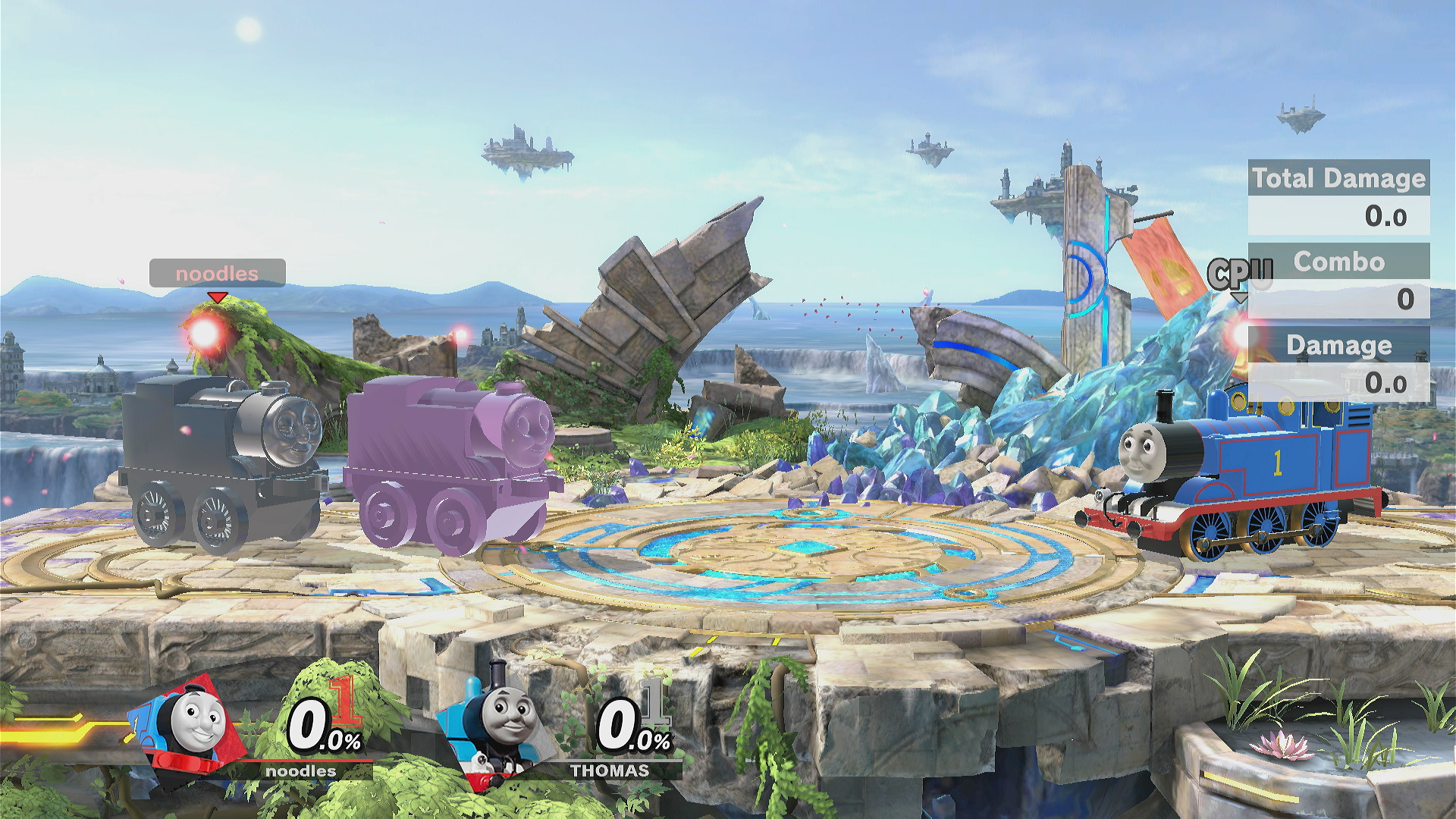This screenshot has height=819, width=1456.
Task: Select the noodles name tag above the black engine
Action: 215,274
